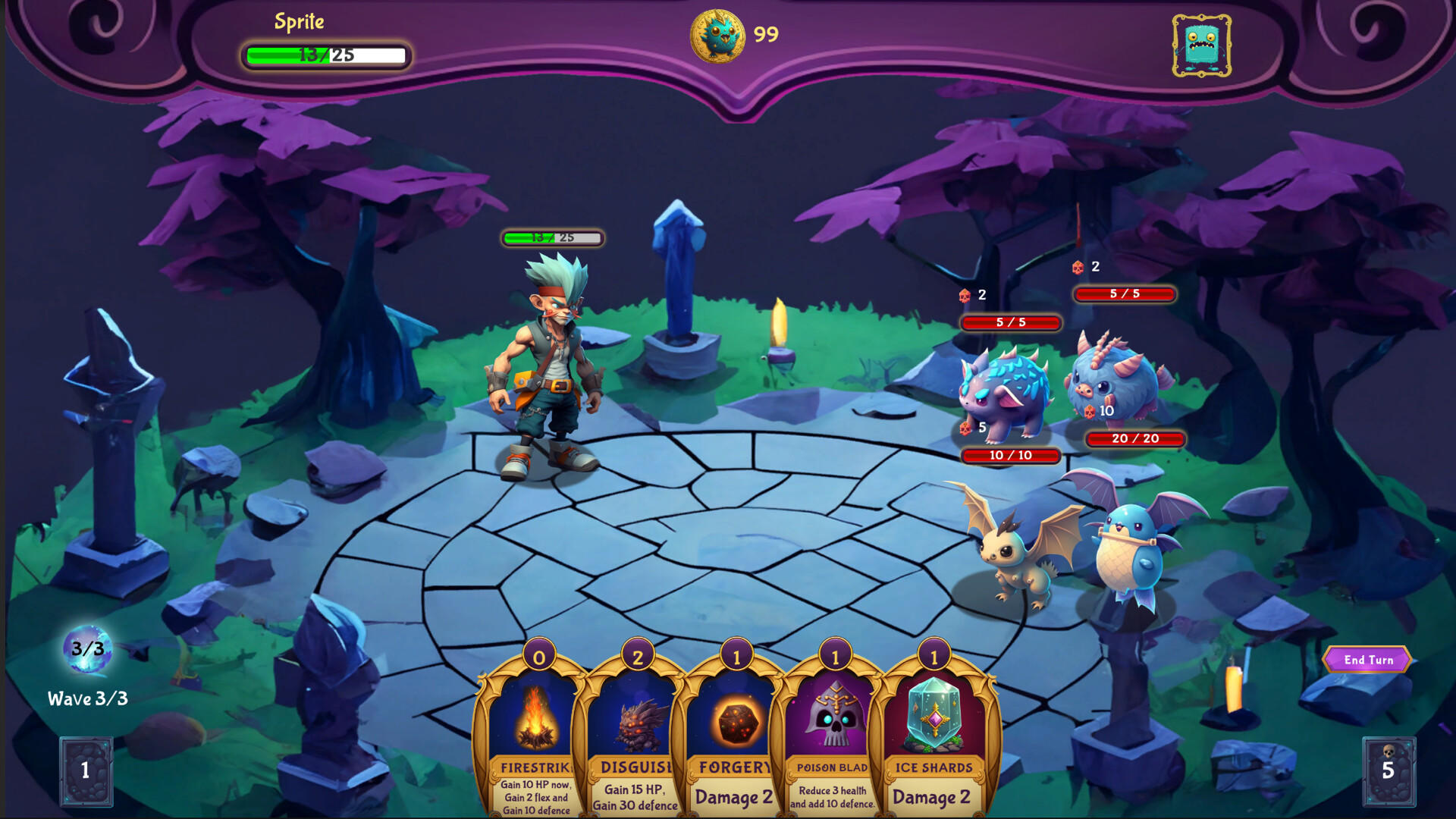
Task: Click the Sprite name label
Action: pyautogui.click(x=299, y=22)
